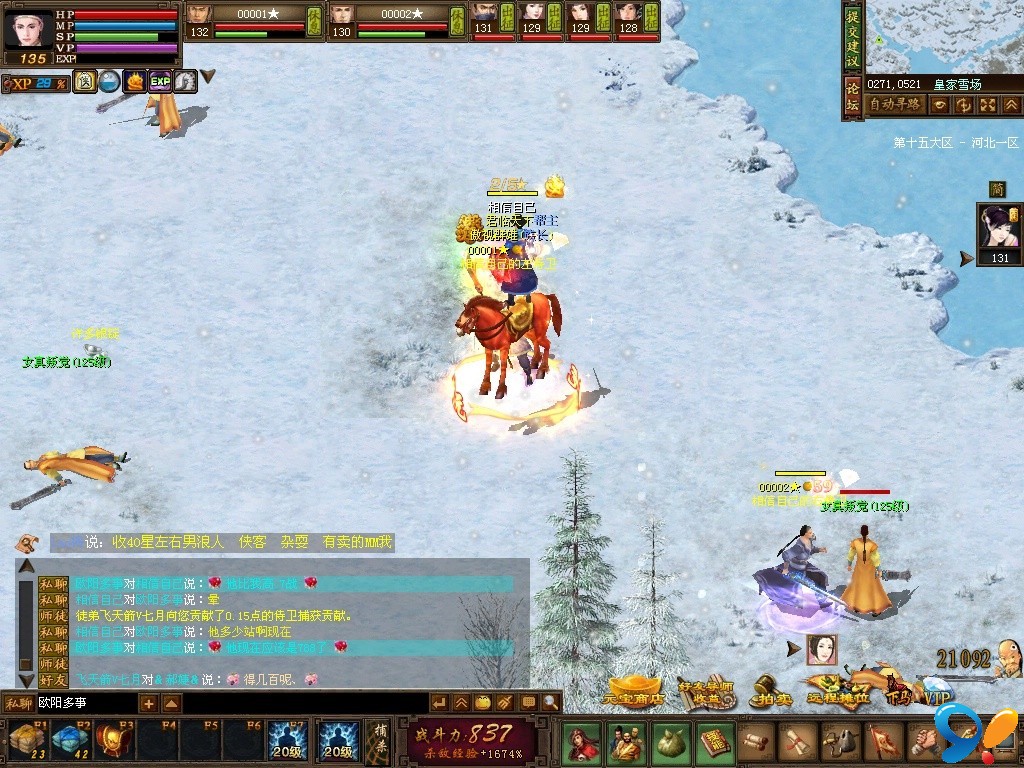Open the 技能 skill book
The height and width of the screenshot is (768, 1024).
pos(714,743)
